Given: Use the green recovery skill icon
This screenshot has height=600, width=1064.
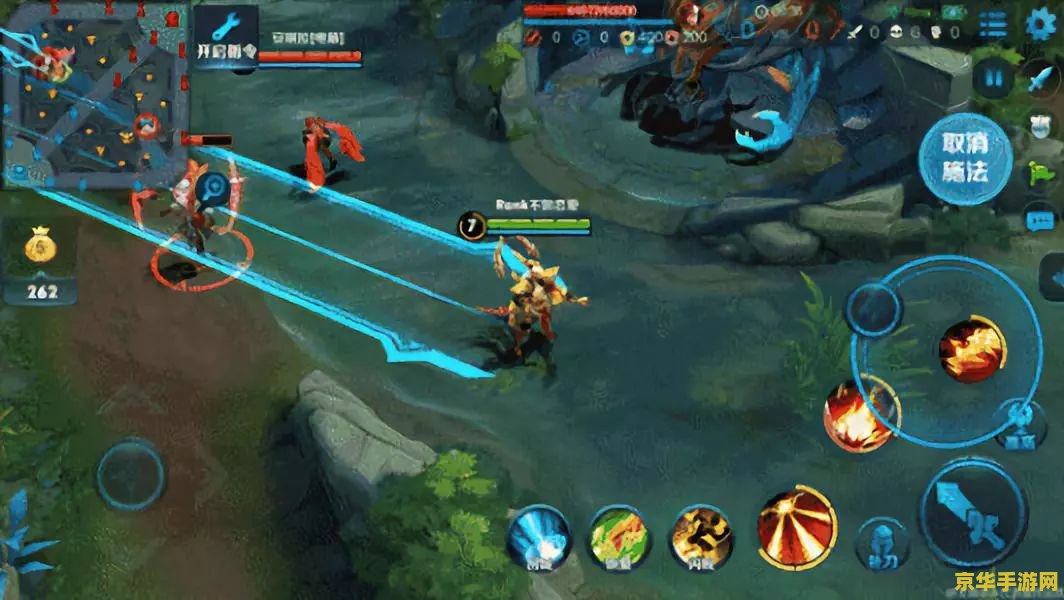Looking at the screenshot, I should pyautogui.click(x=619, y=538).
